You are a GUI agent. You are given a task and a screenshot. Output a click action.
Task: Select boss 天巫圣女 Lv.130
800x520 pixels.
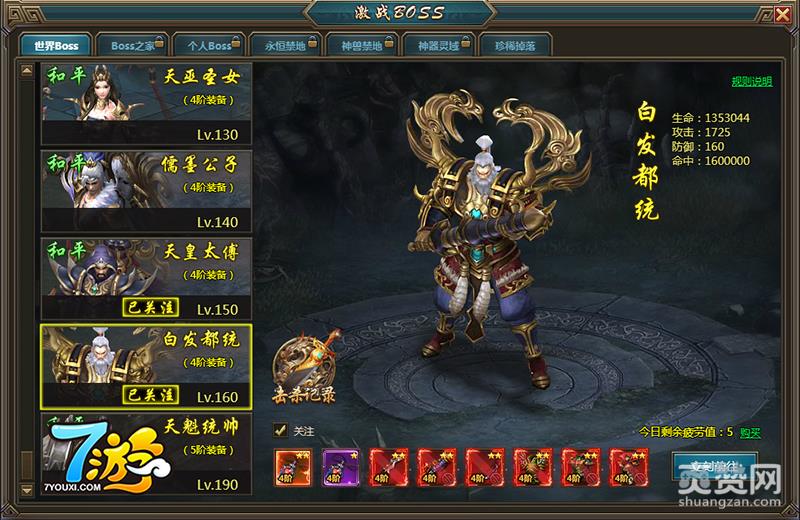tap(146, 104)
